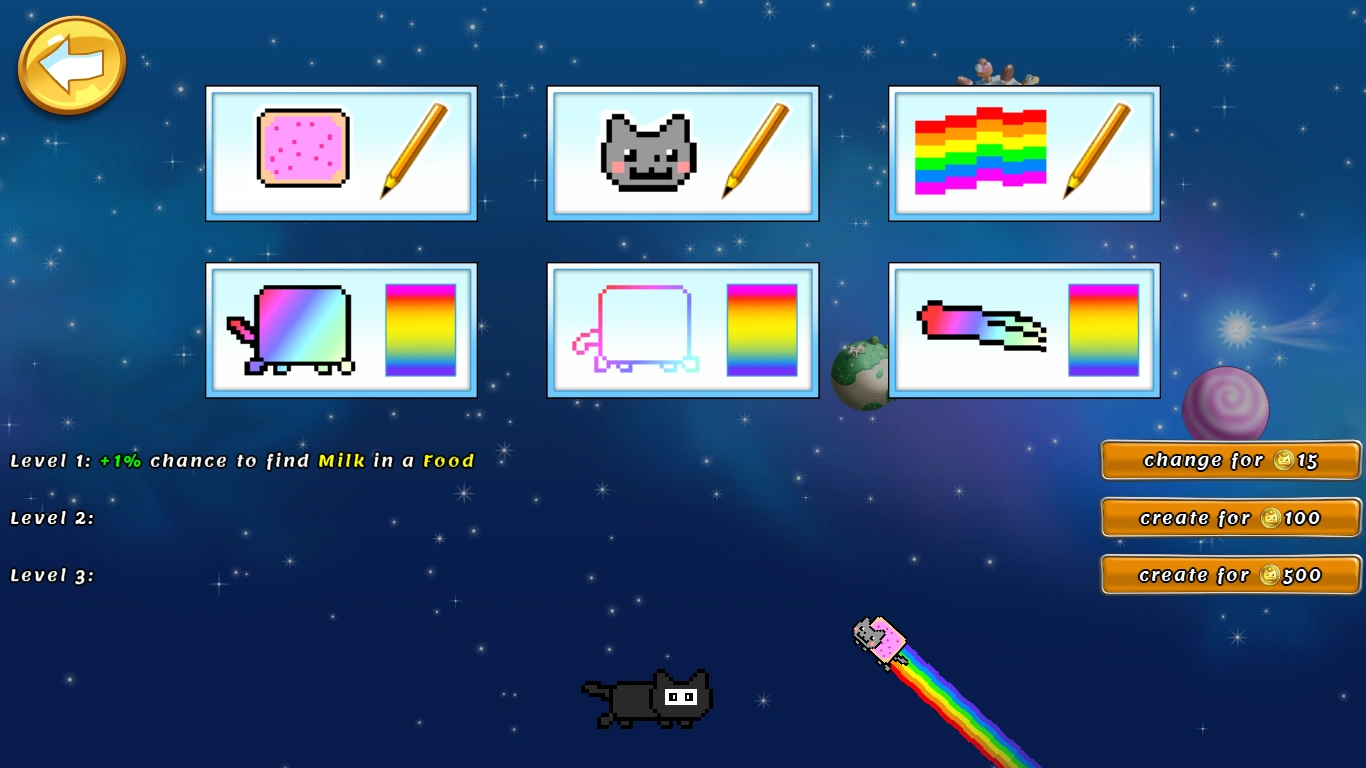This screenshot has width=1366, height=768.
Task: Pick the gradient swatch beside the comet tail
Action: coord(1103,330)
